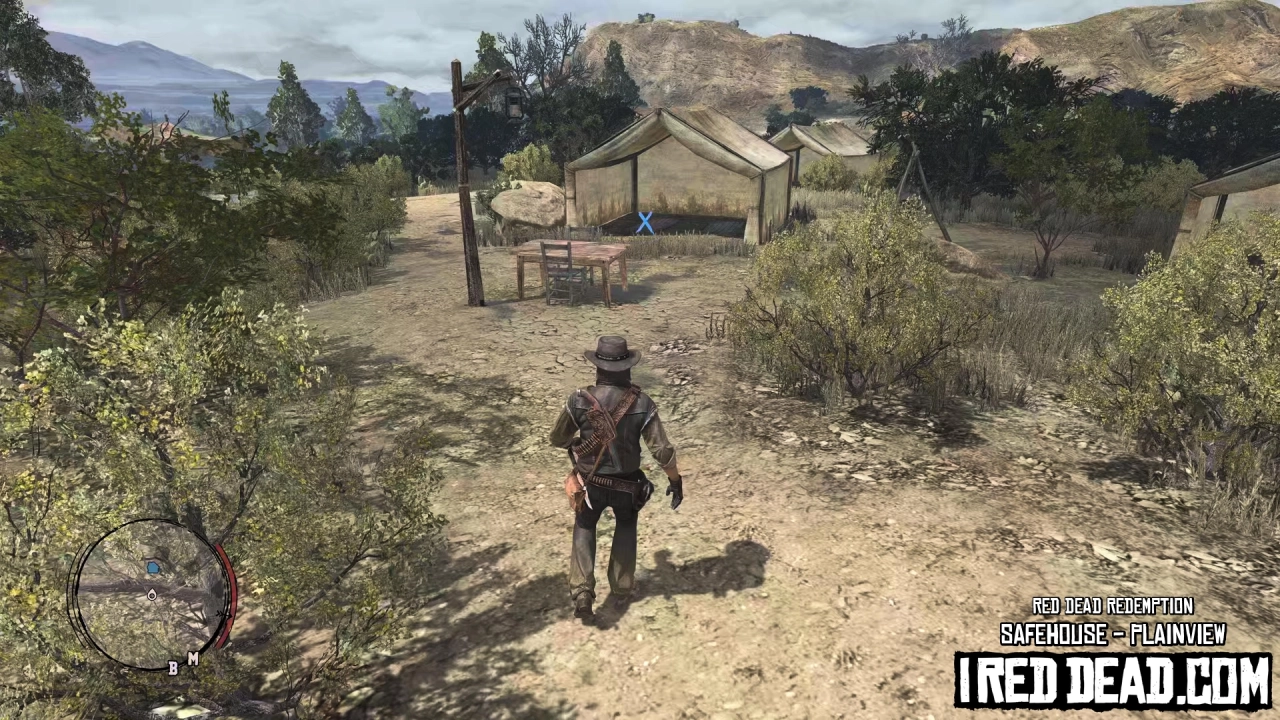Viewport: 1280px width, 720px height.
Task: Select the enemy arrow blip on the minimap edge
Action: (x=224, y=614)
